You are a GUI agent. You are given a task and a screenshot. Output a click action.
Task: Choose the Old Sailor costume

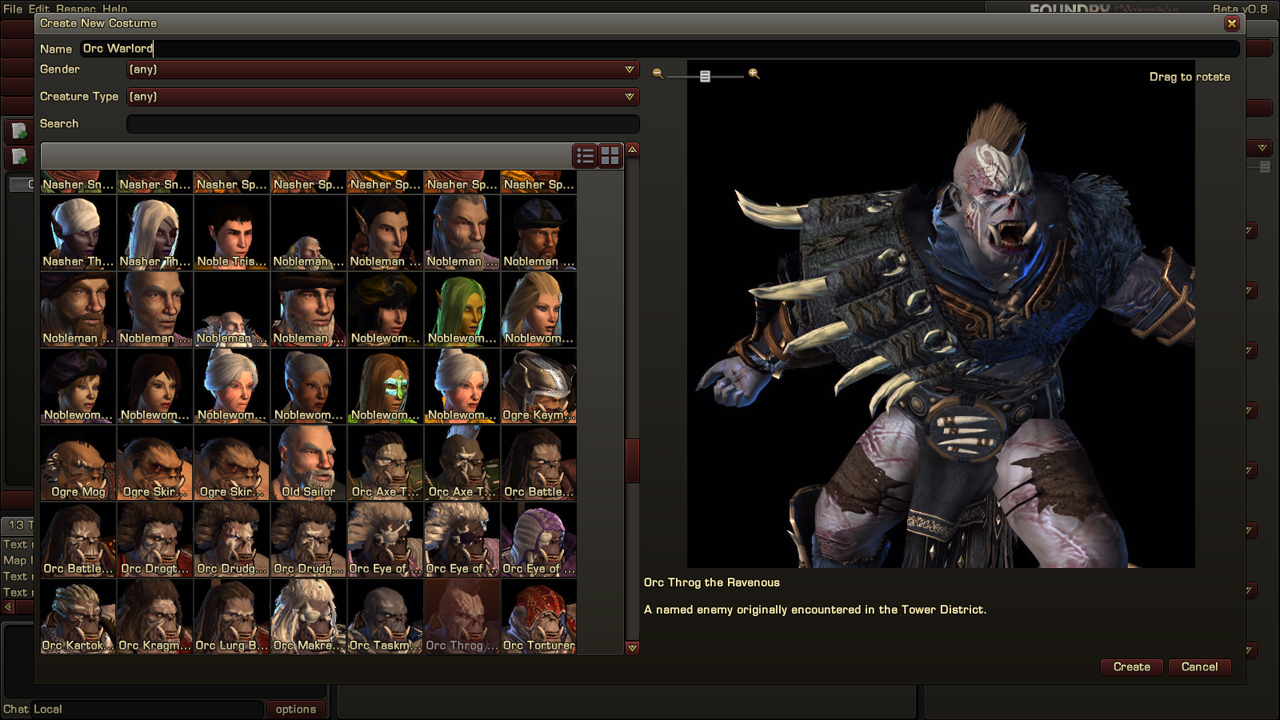pyautogui.click(x=309, y=463)
